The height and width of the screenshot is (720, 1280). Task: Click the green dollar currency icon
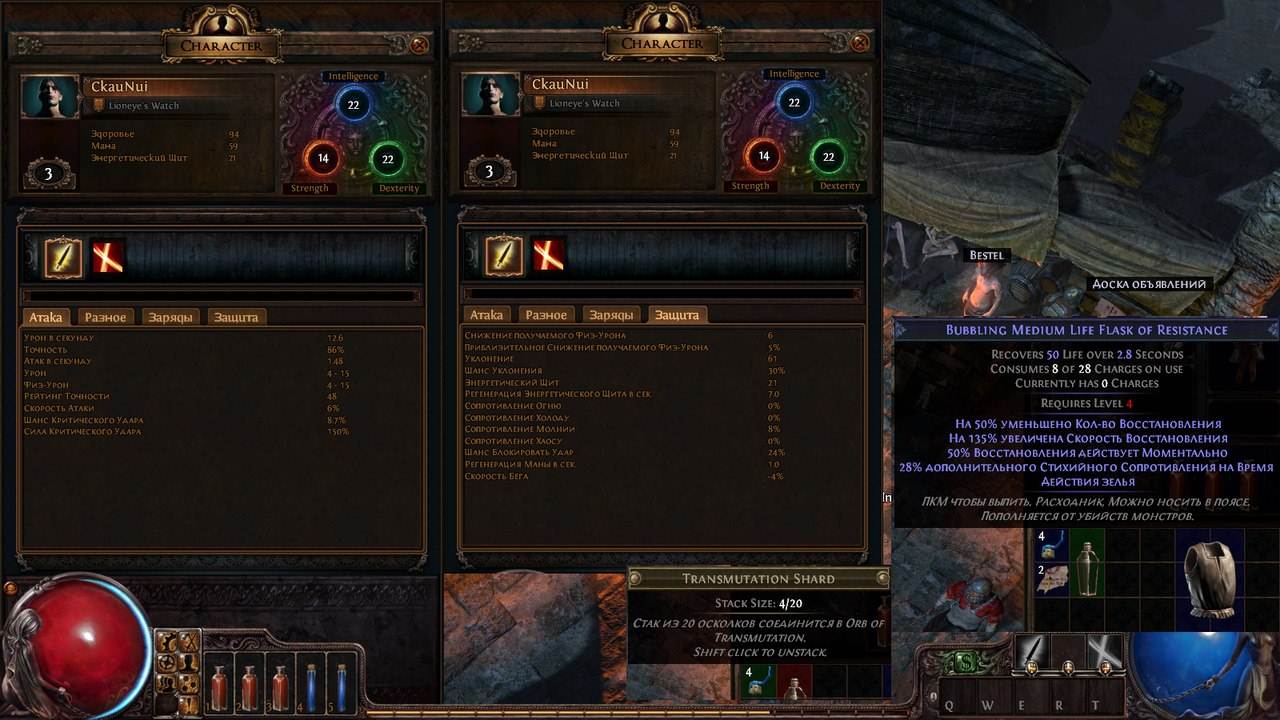[x=966, y=662]
